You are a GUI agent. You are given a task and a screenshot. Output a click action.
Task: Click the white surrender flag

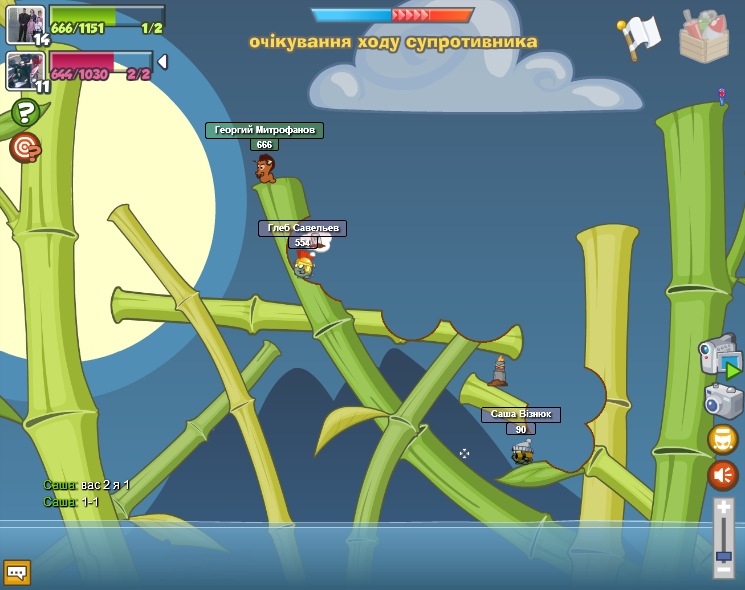[x=638, y=36]
